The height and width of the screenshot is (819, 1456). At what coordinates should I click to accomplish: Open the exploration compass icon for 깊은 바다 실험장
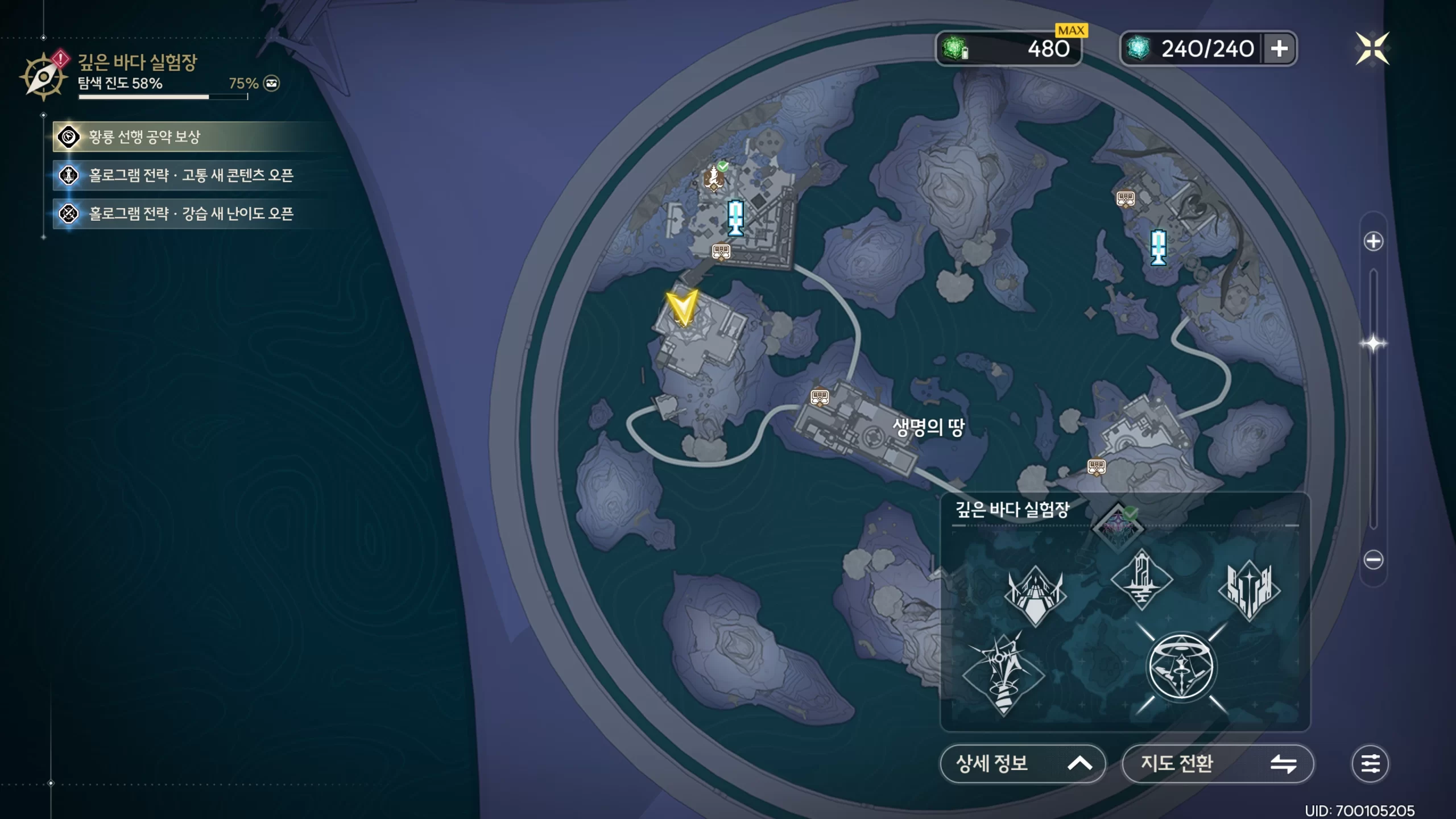43,76
